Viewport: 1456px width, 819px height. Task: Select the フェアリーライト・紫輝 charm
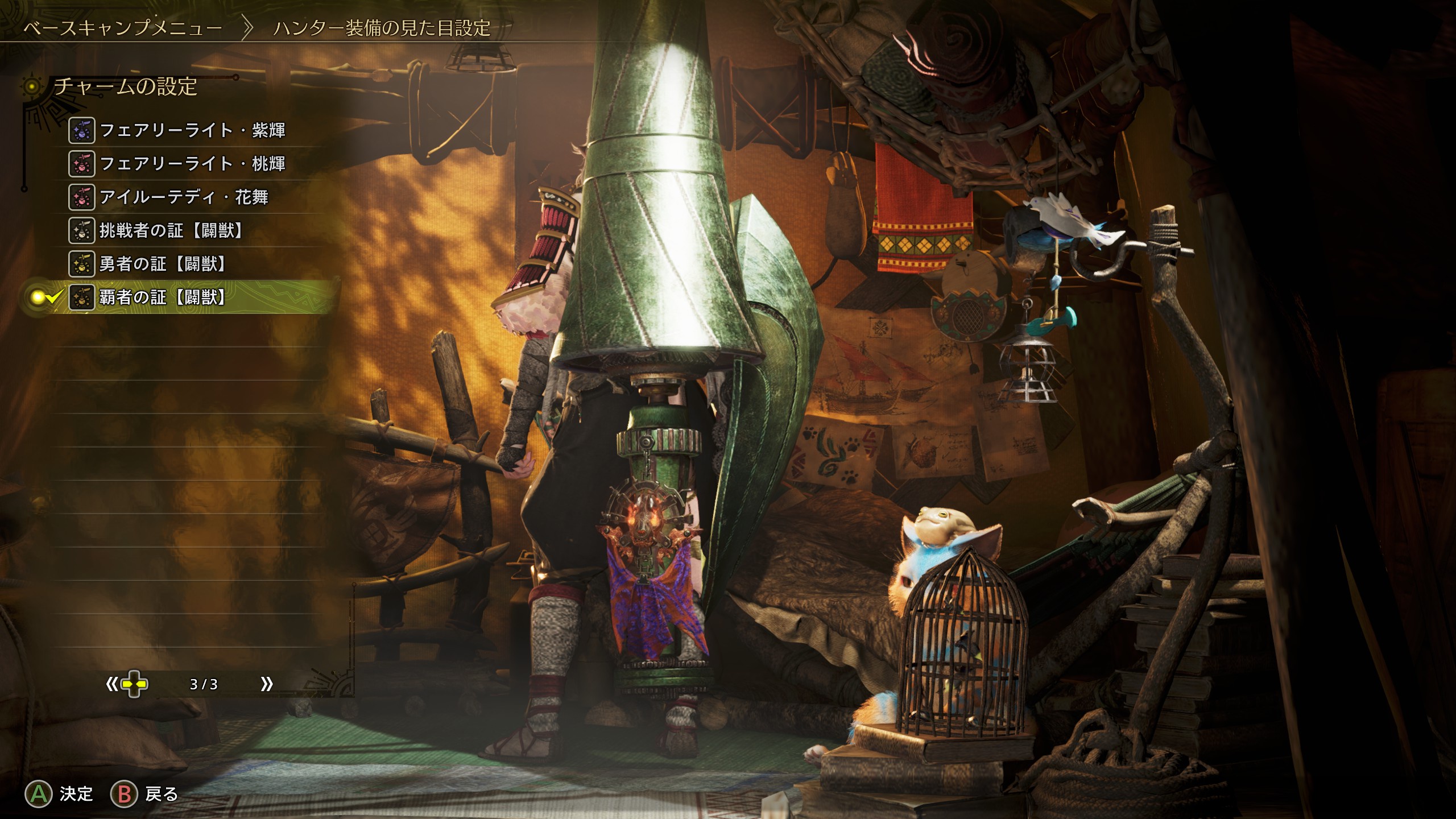coord(192,131)
